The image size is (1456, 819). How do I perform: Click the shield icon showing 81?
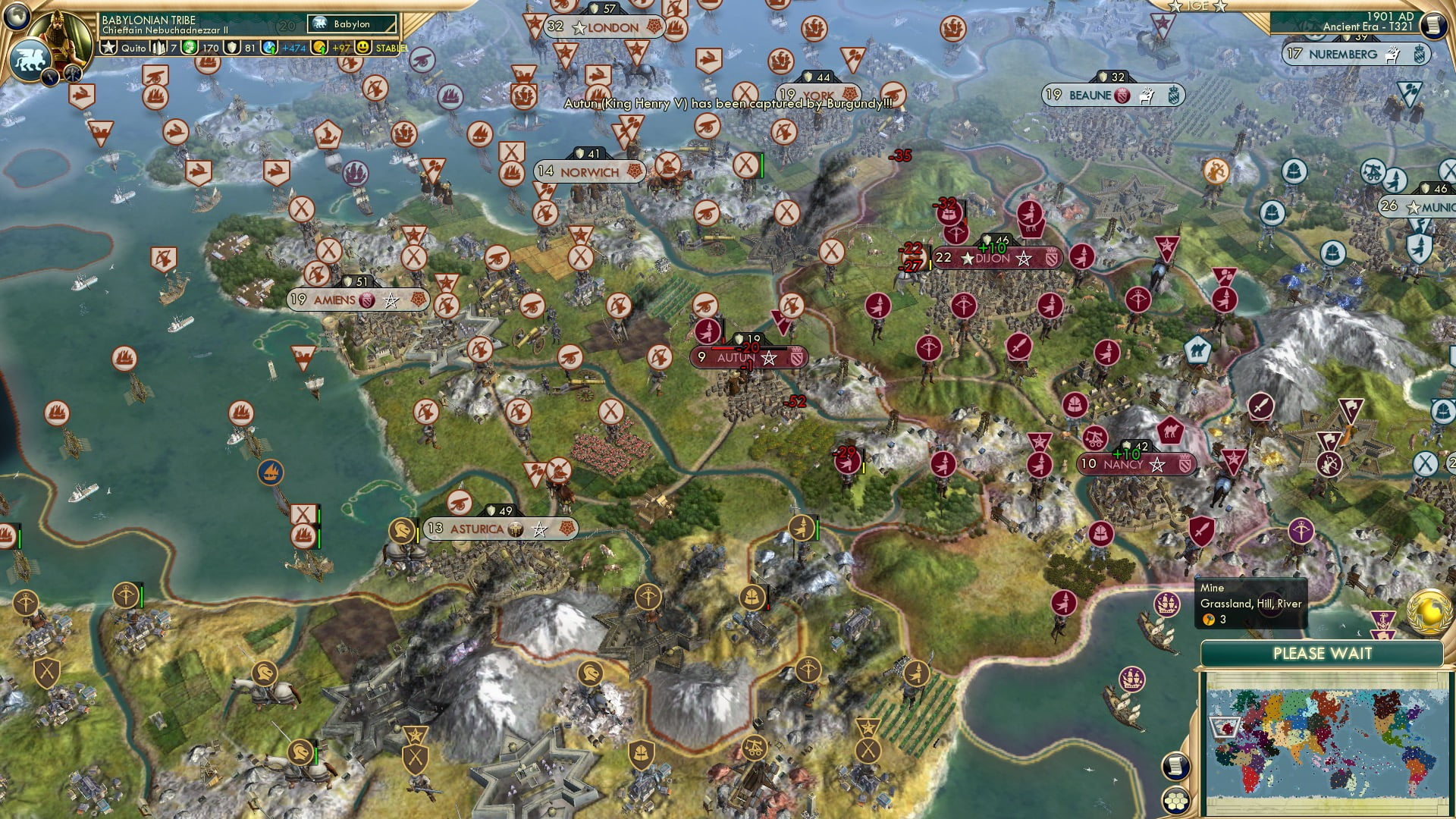[231, 48]
